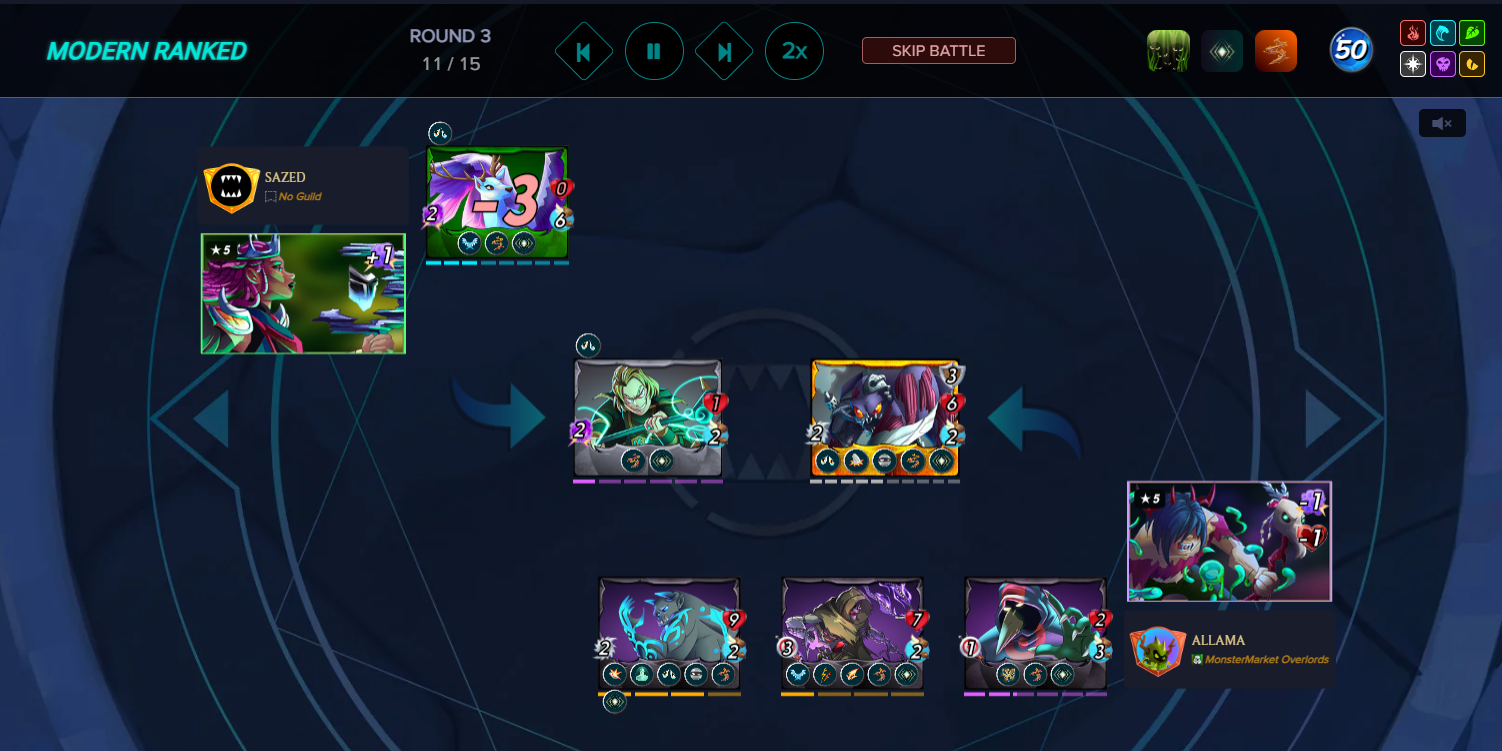The height and width of the screenshot is (751, 1502).
Task: Click the purple Death splinter icon
Action: coord(1443,63)
